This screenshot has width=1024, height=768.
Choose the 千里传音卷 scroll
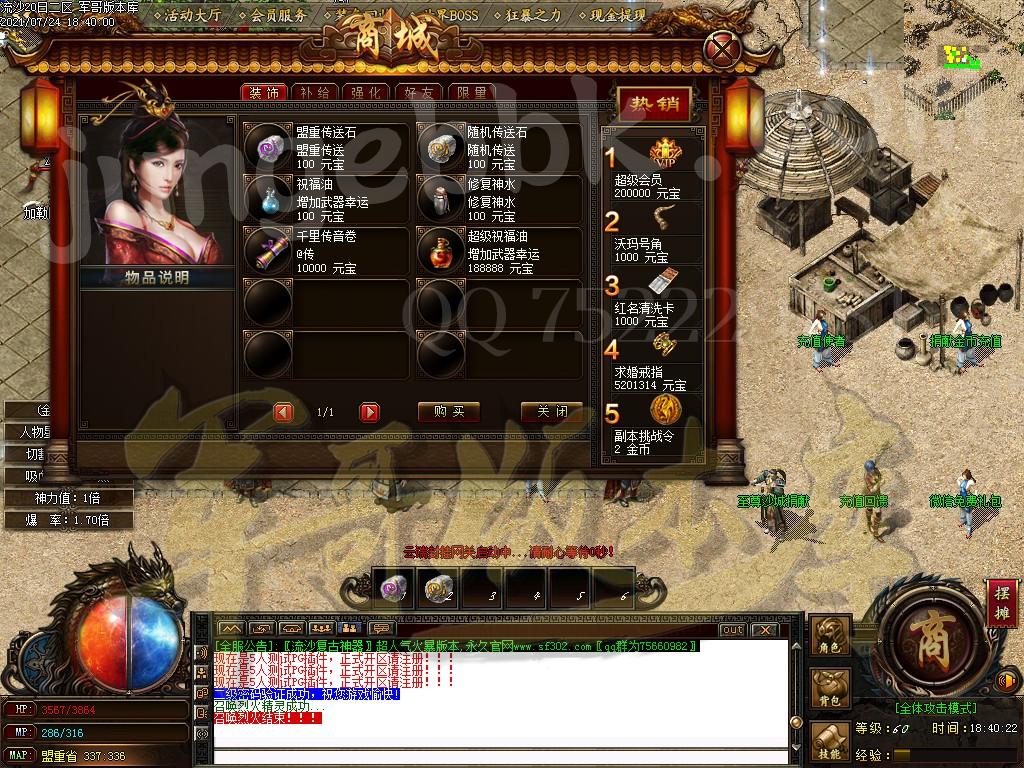click(268, 251)
